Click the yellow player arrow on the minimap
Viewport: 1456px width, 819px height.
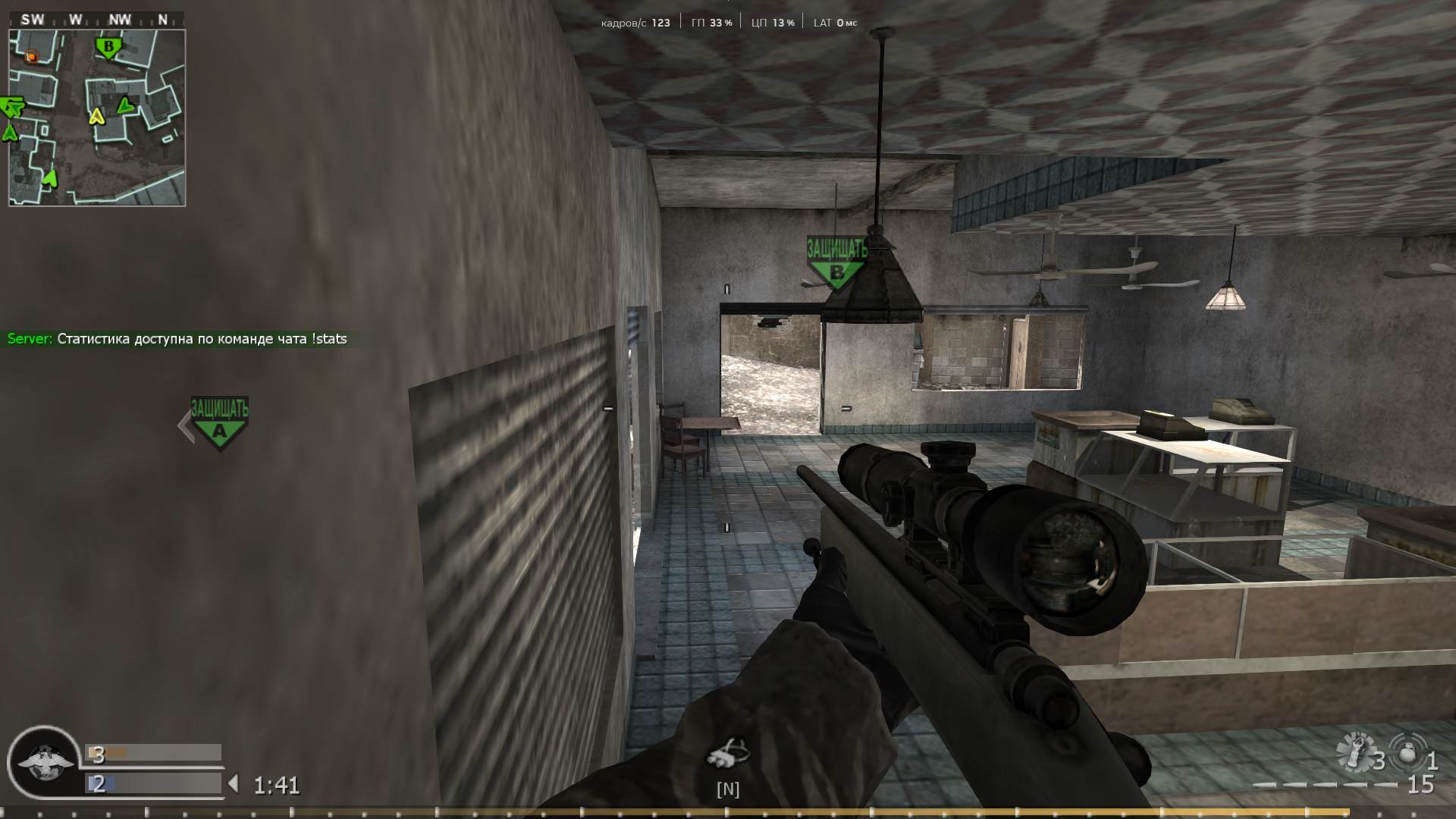point(96,118)
